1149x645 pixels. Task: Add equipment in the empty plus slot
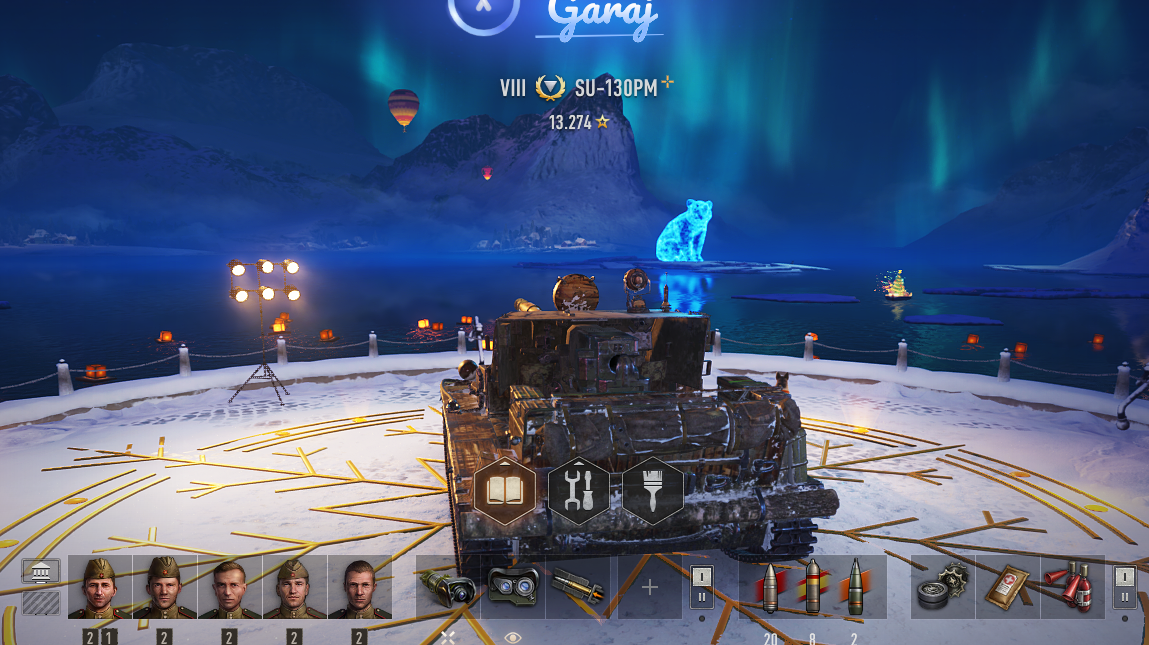649,587
